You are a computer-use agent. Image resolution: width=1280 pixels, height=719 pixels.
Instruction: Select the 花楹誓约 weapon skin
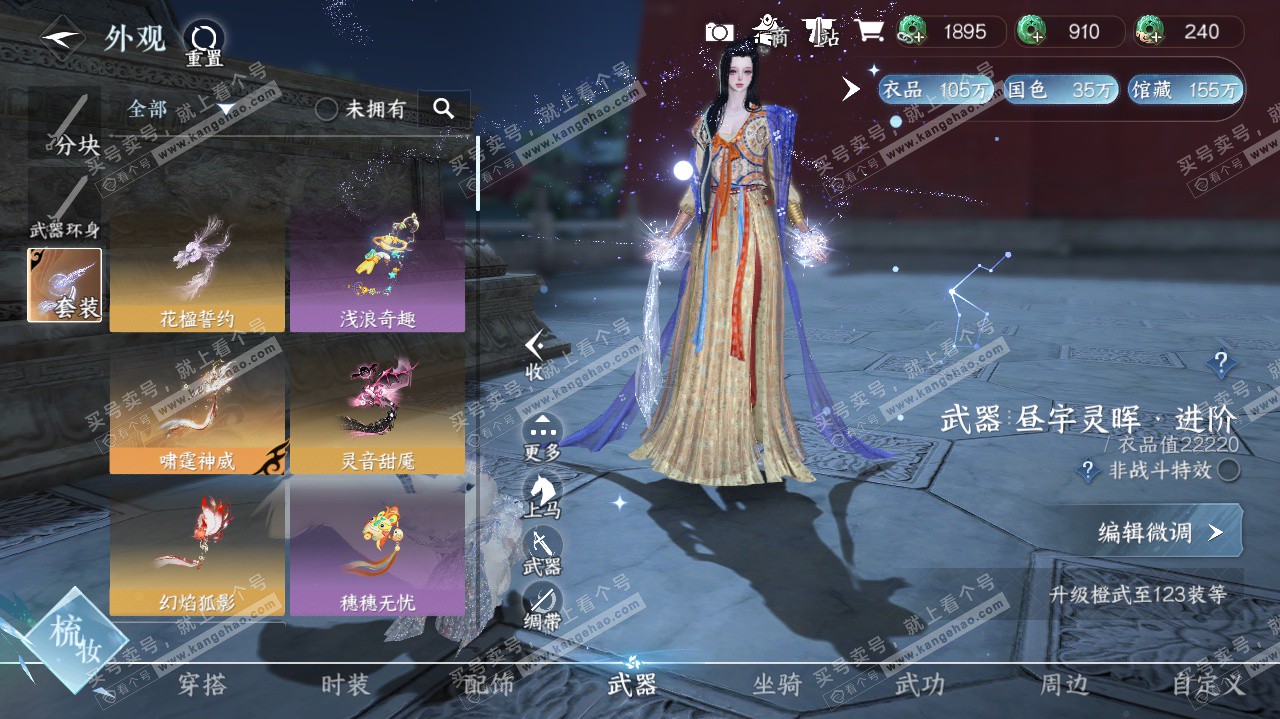[197, 272]
